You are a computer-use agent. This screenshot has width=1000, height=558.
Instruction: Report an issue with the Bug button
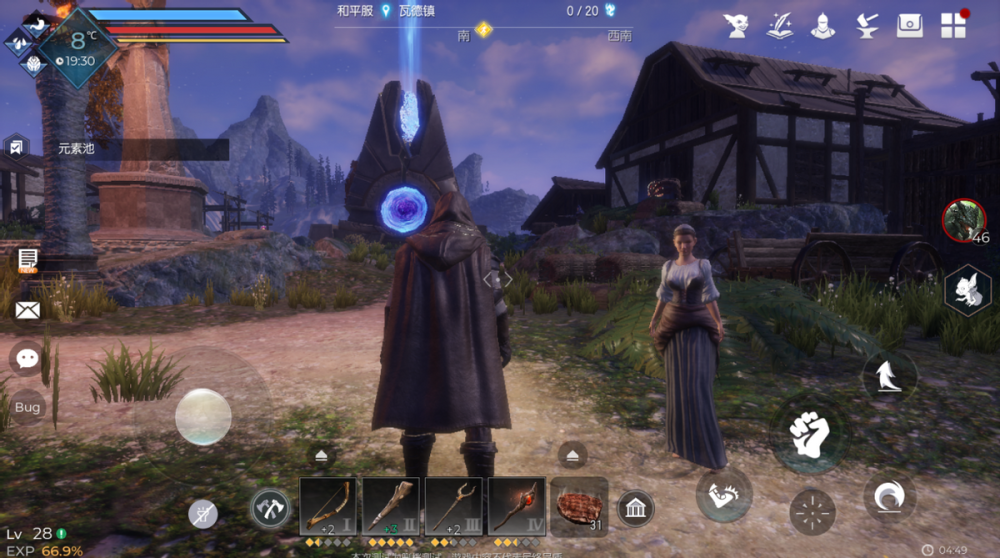(27, 407)
